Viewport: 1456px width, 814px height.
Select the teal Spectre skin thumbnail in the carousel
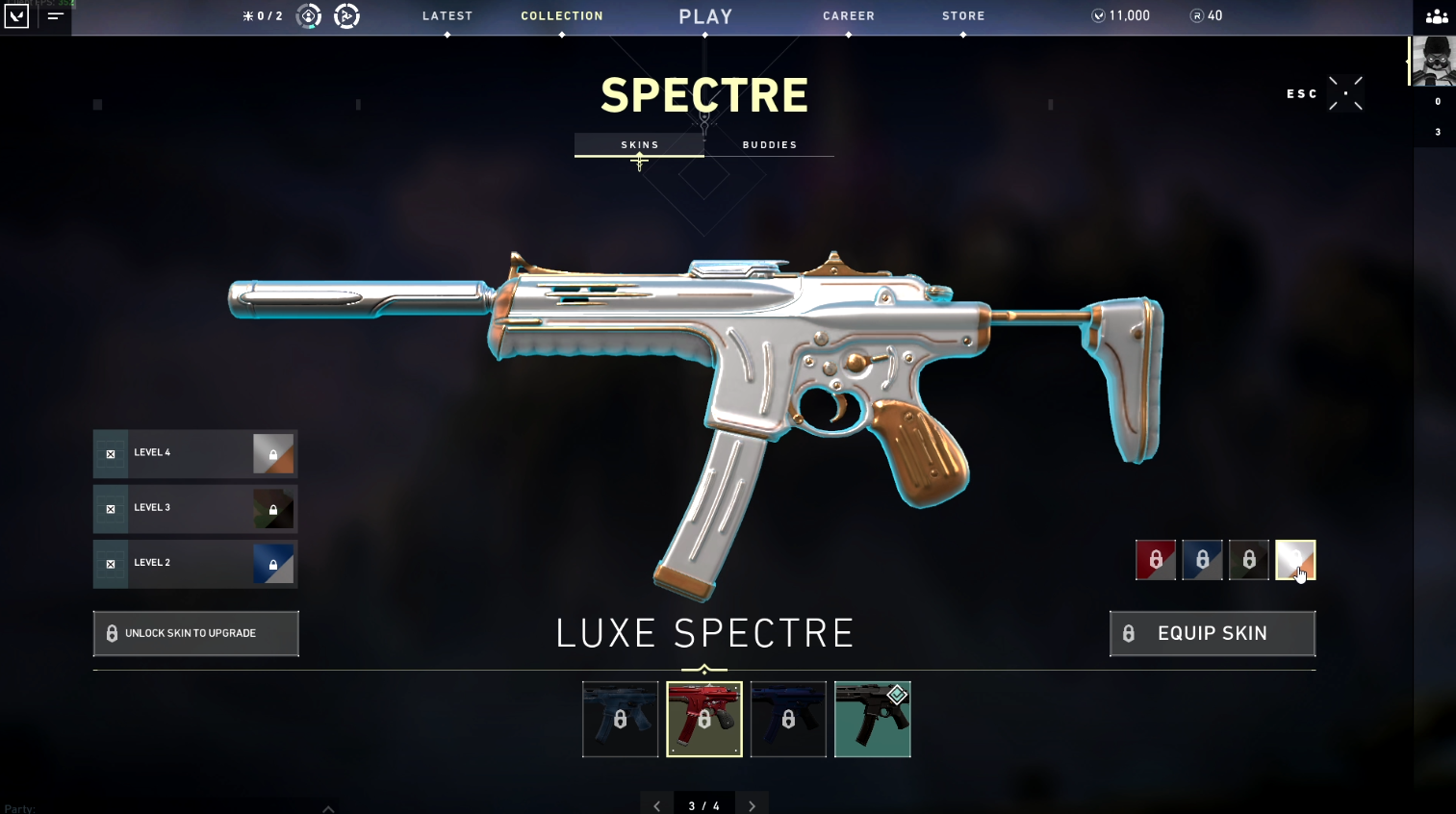coord(872,719)
